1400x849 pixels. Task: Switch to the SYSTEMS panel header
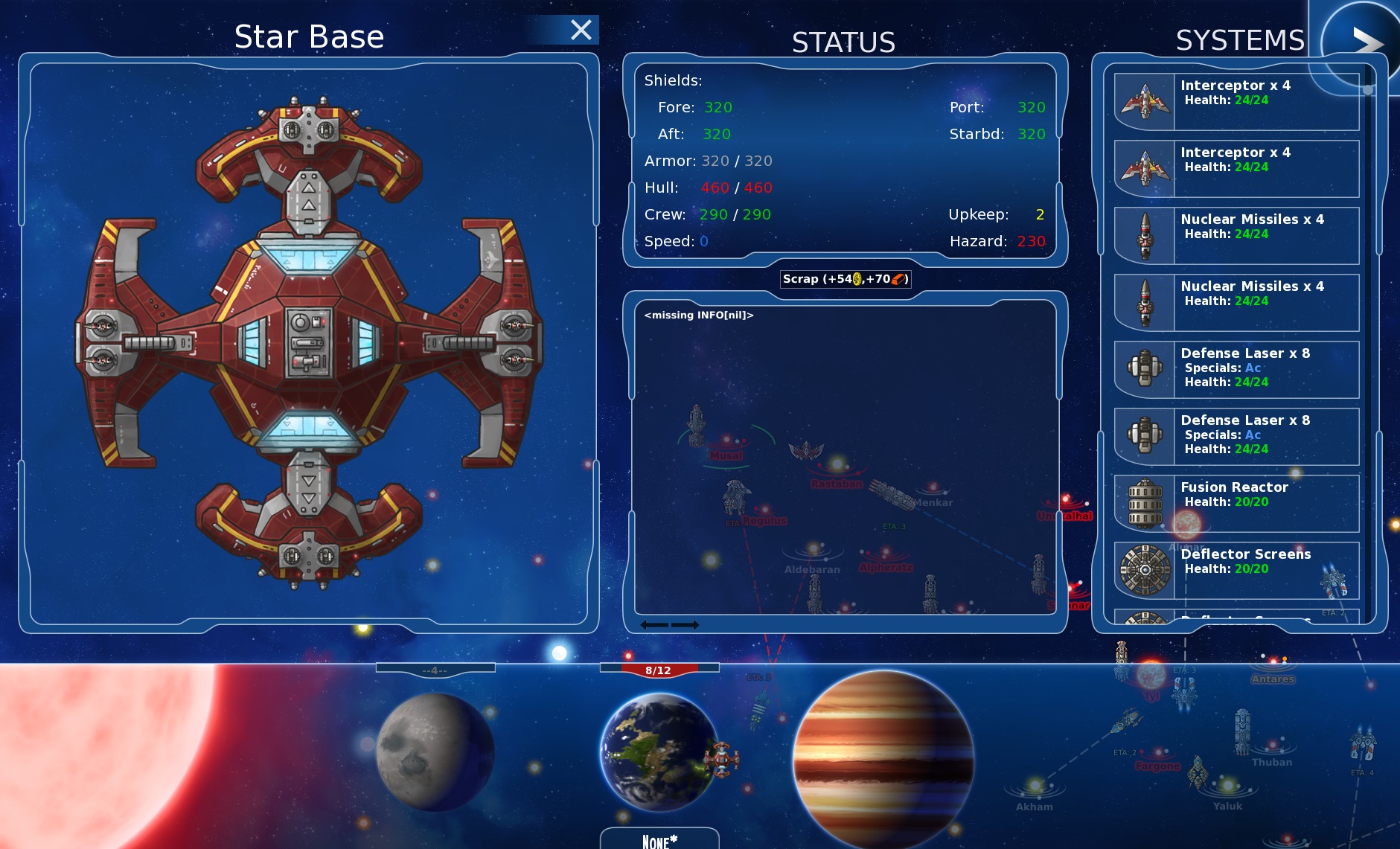[1238, 39]
